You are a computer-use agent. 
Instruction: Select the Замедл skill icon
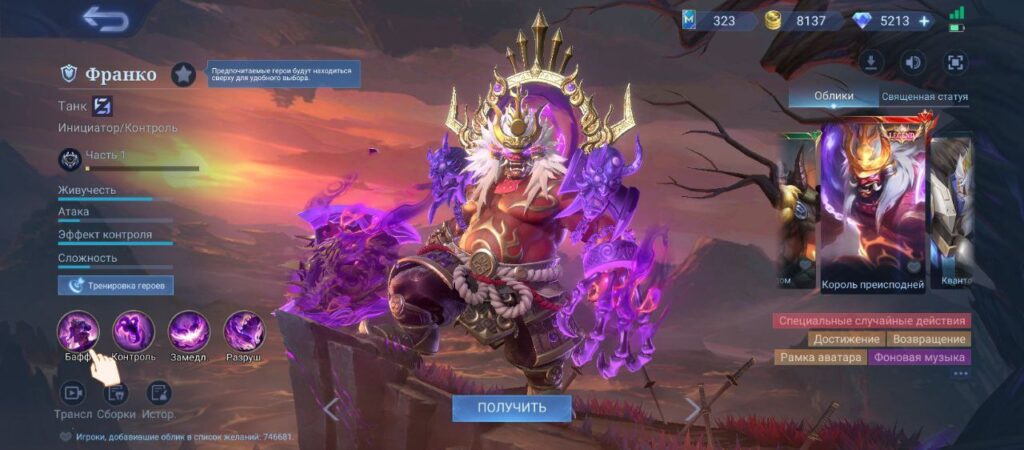pyautogui.click(x=188, y=331)
